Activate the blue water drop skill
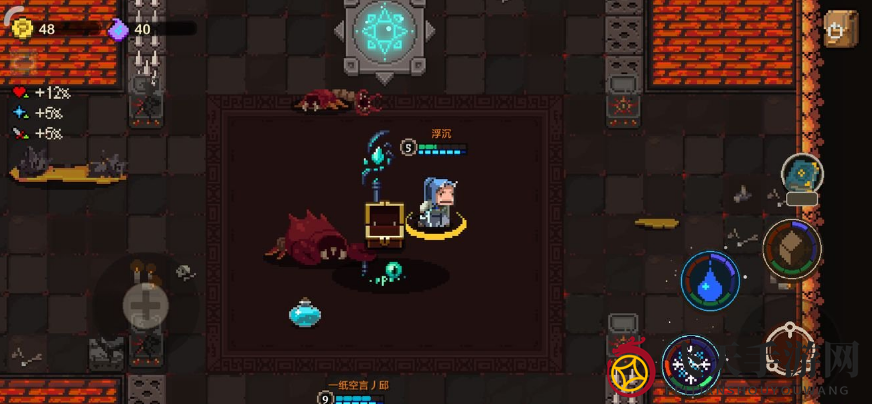 (710, 281)
